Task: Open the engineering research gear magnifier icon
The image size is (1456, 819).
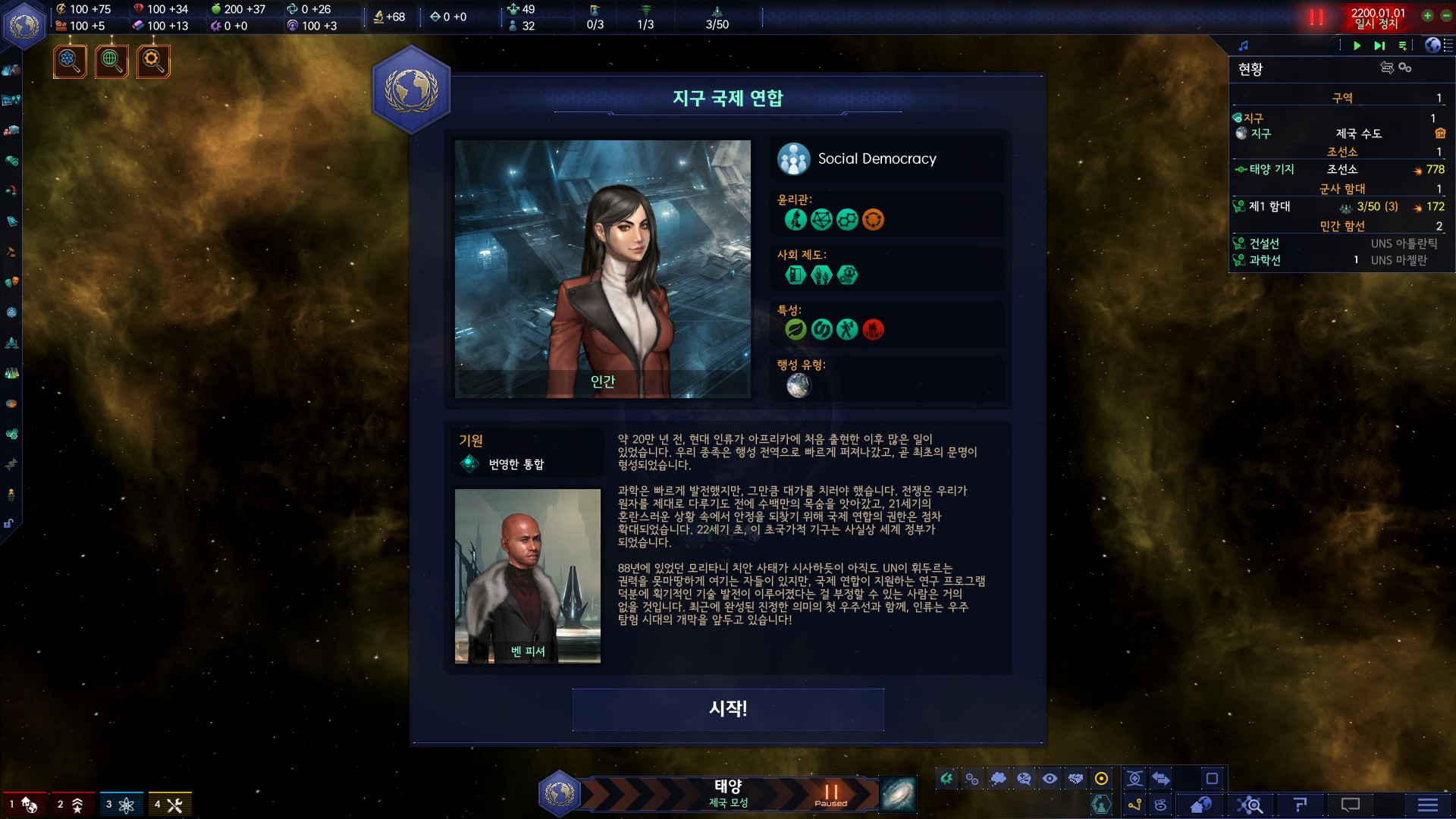Action: click(x=153, y=61)
